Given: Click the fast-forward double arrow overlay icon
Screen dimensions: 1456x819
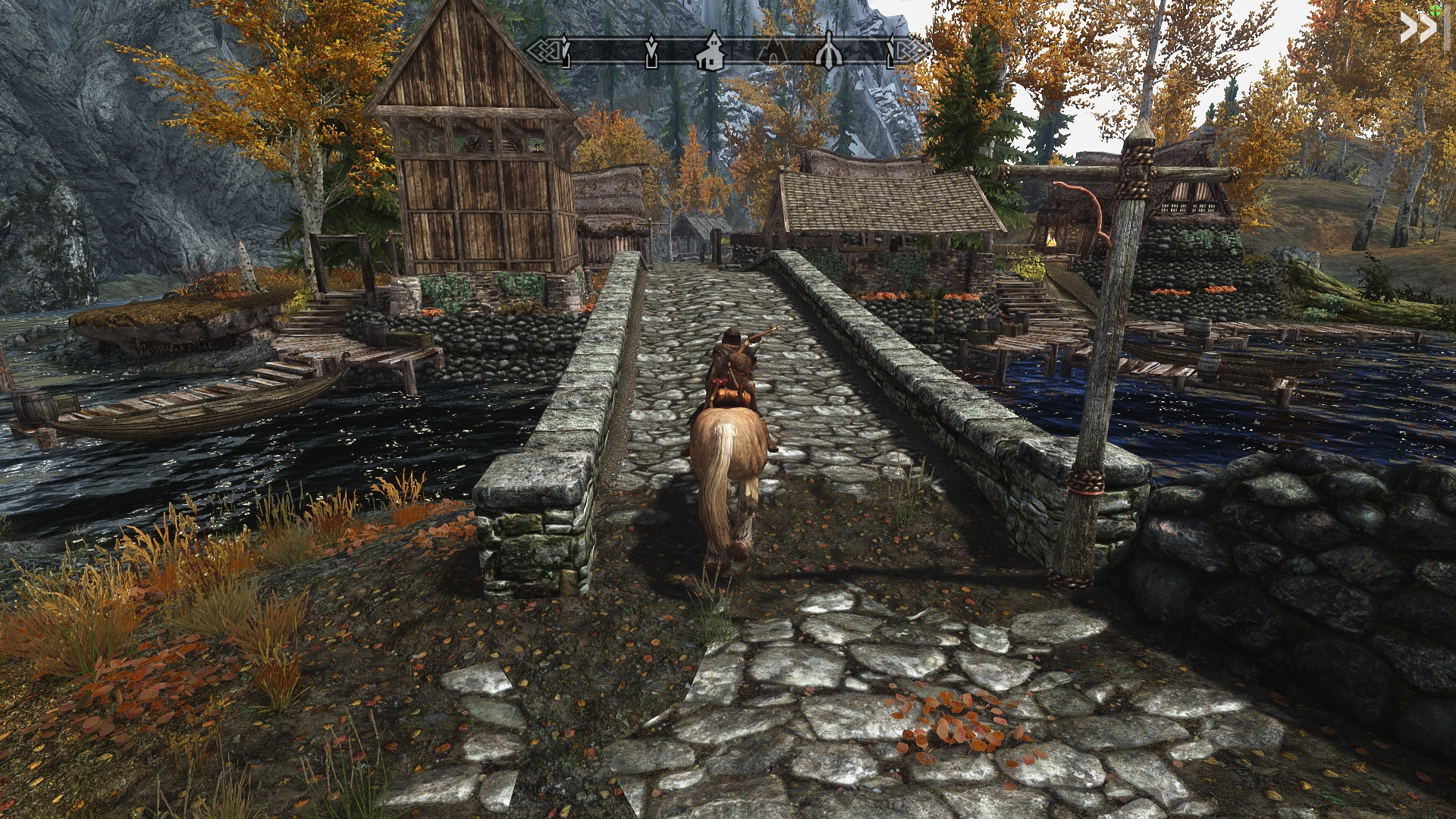Looking at the screenshot, I should (1418, 28).
